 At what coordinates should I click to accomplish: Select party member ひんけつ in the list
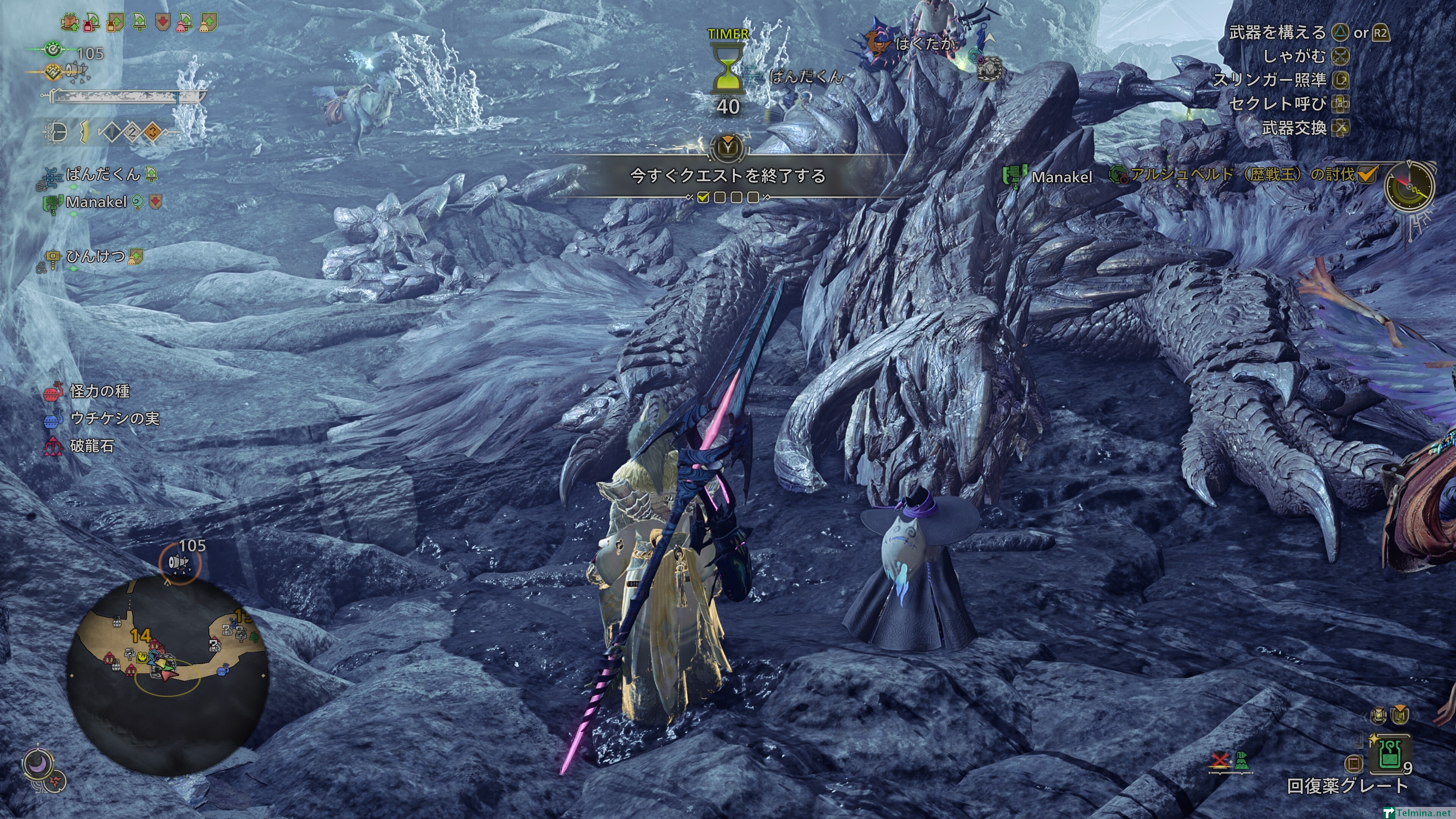(95, 257)
